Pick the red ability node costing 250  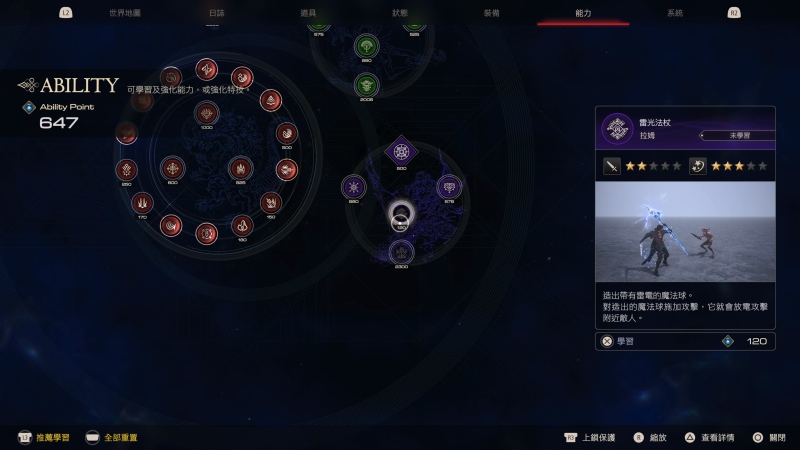[126, 169]
